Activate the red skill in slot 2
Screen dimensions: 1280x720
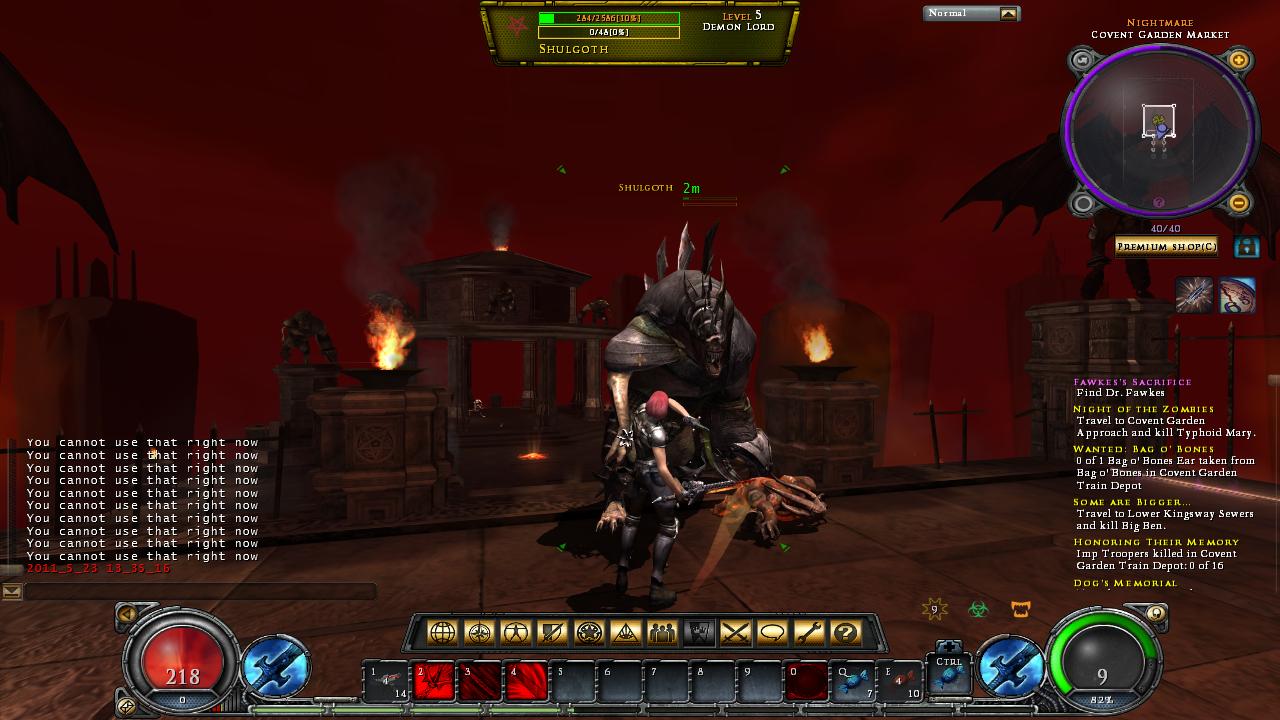click(435, 682)
